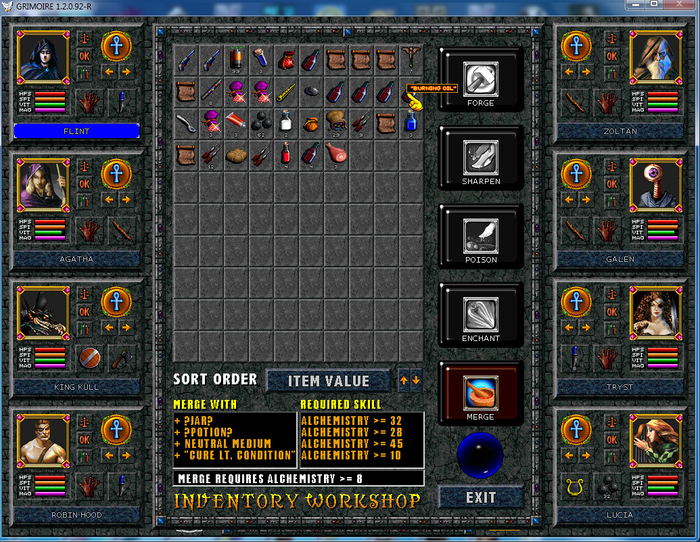Click the Merge button
The image size is (700, 542).
[481, 394]
